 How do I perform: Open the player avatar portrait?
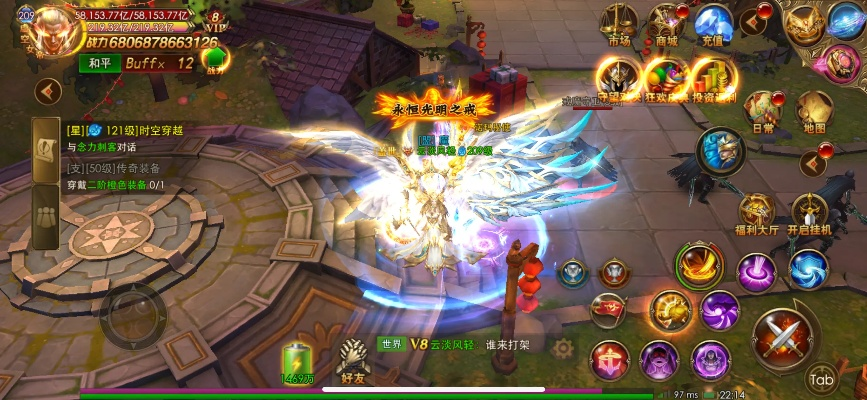[42, 34]
